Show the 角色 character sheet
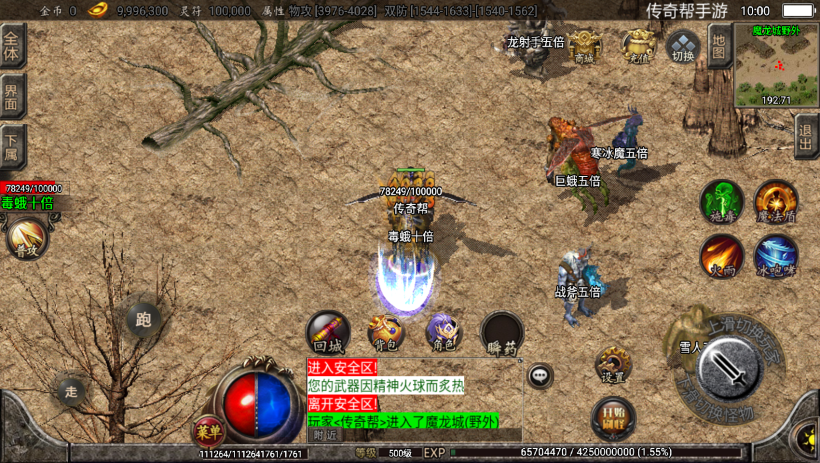The image size is (820, 463). [x=442, y=332]
